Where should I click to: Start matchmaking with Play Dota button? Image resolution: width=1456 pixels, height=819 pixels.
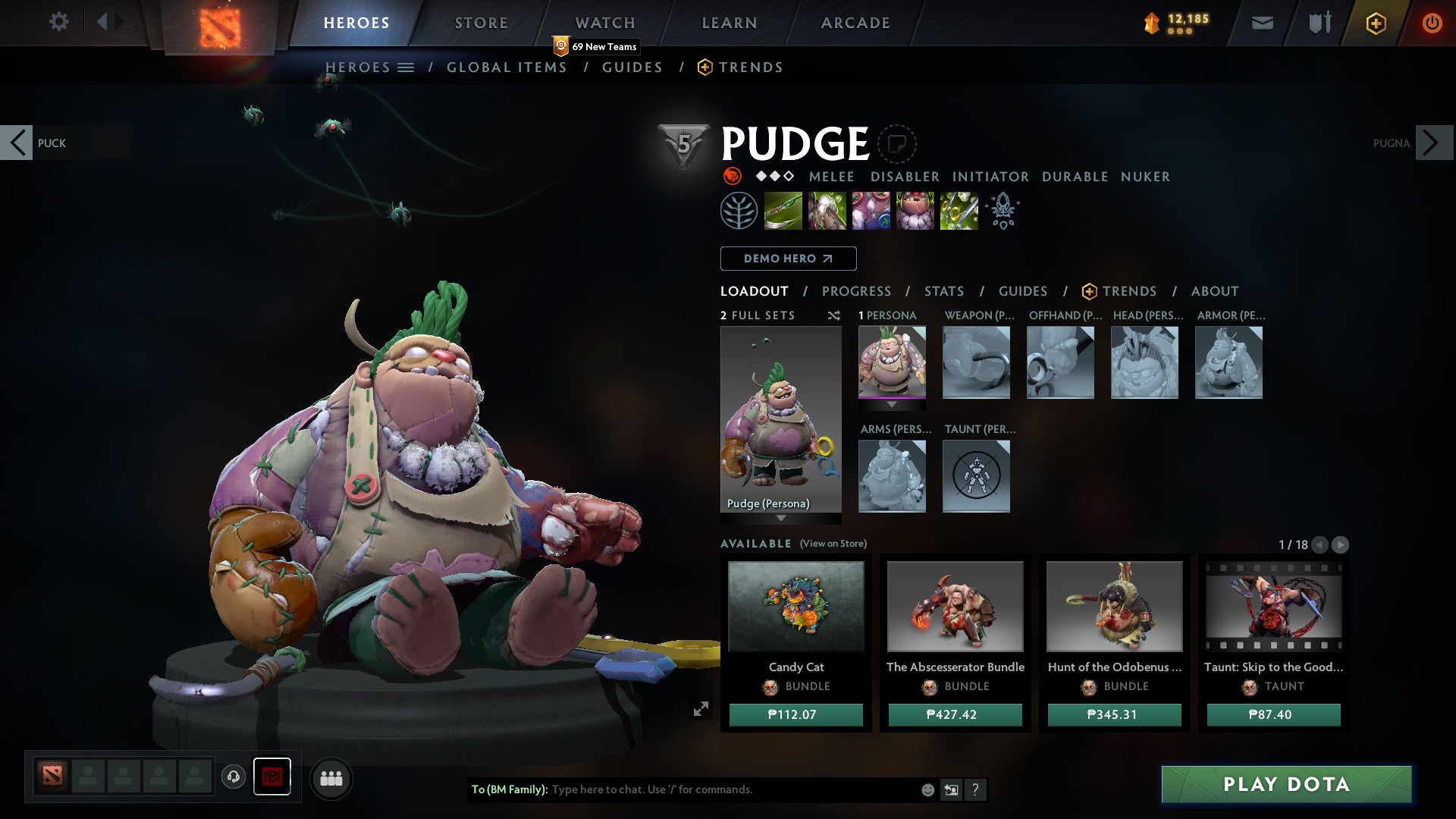click(1286, 784)
